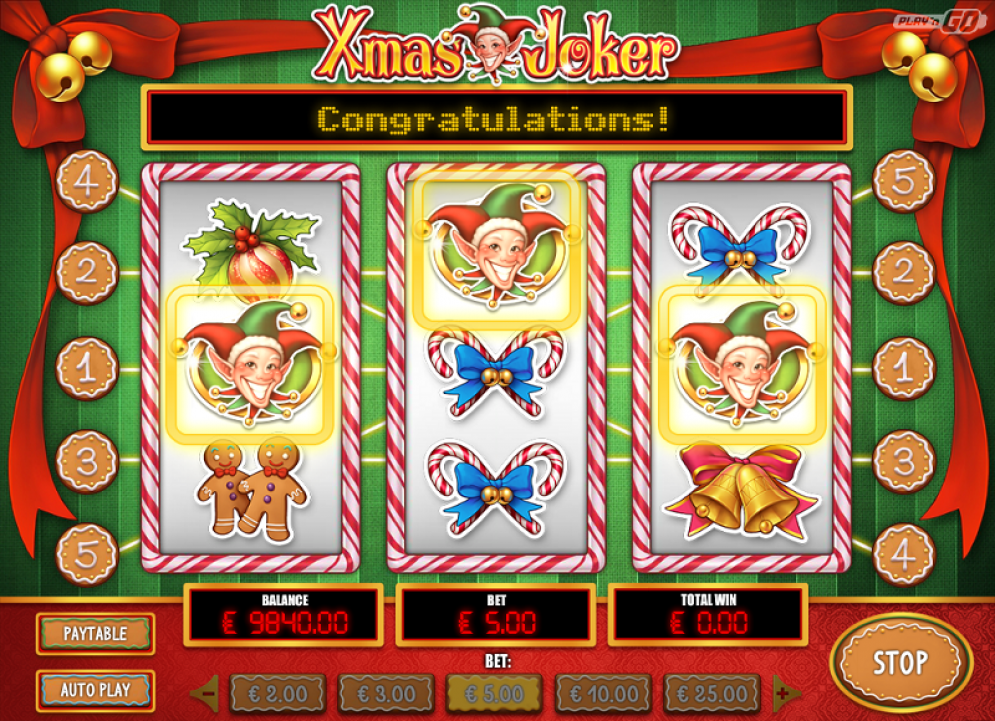Click the right arrow for higher bets
The width and height of the screenshot is (995, 721).
click(x=783, y=692)
